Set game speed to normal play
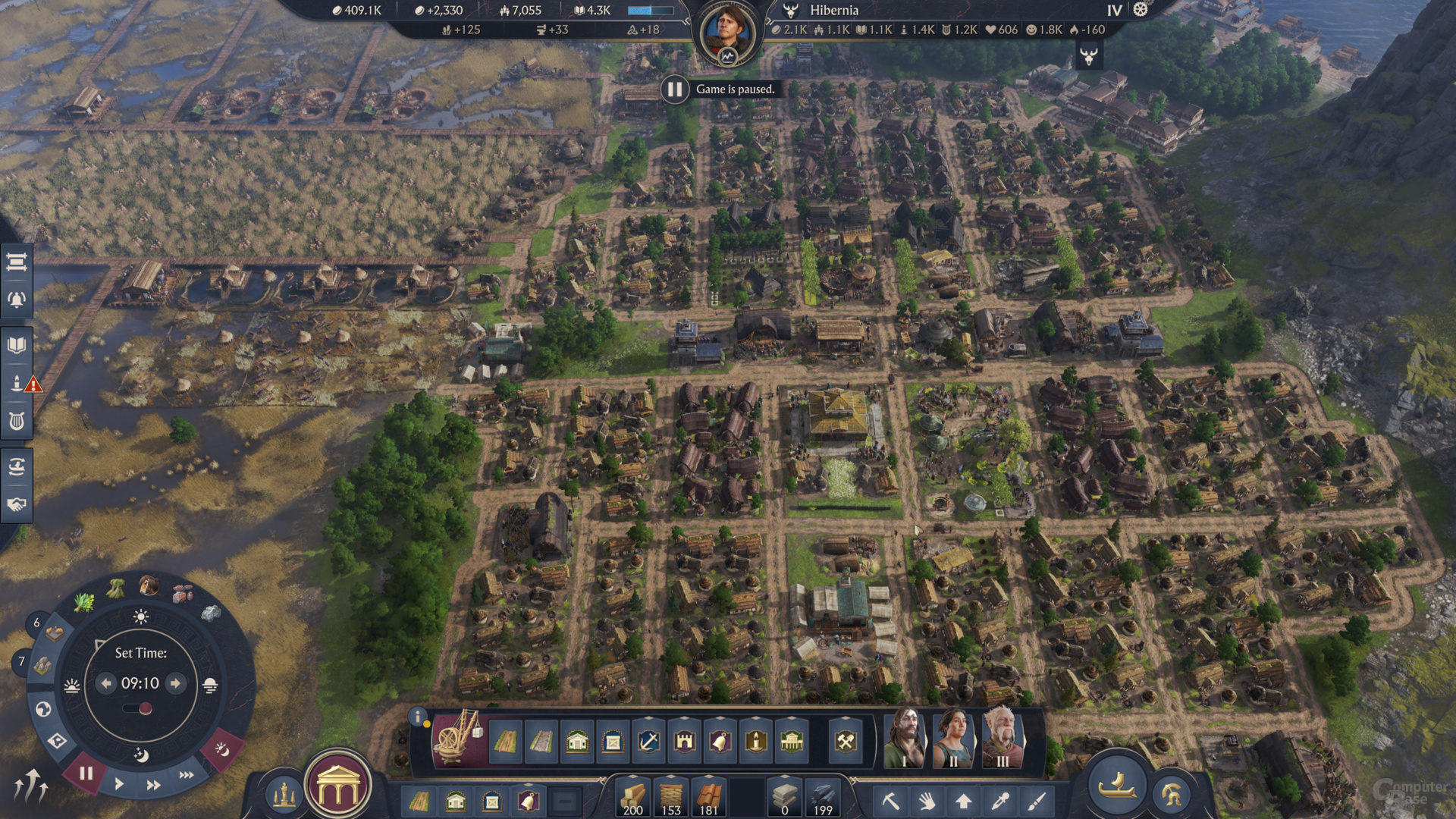The image size is (1456, 819). coord(119,783)
